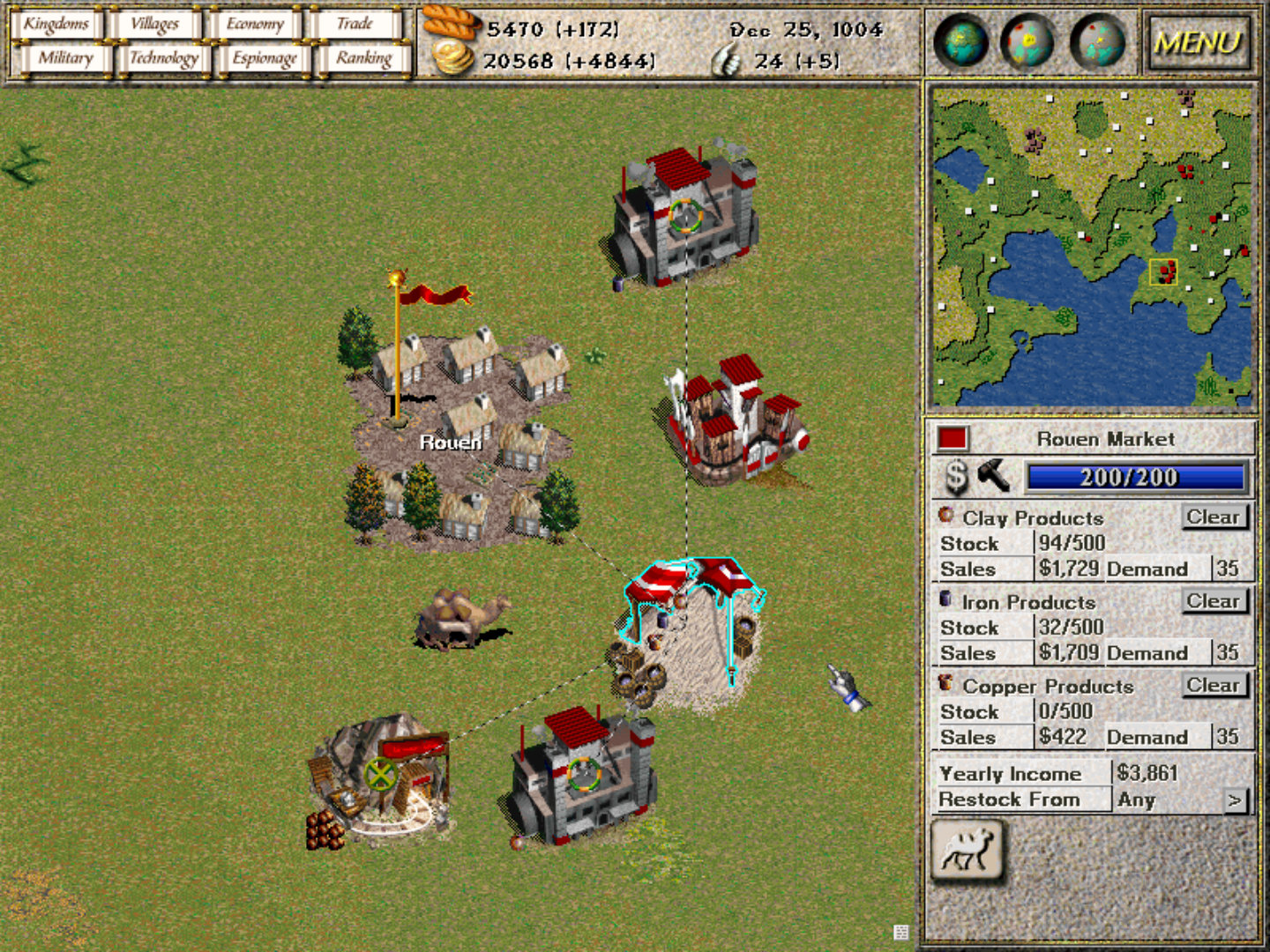Change Restock From with the arrow button
The image size is (1270, 952).
pos(1235,800)
